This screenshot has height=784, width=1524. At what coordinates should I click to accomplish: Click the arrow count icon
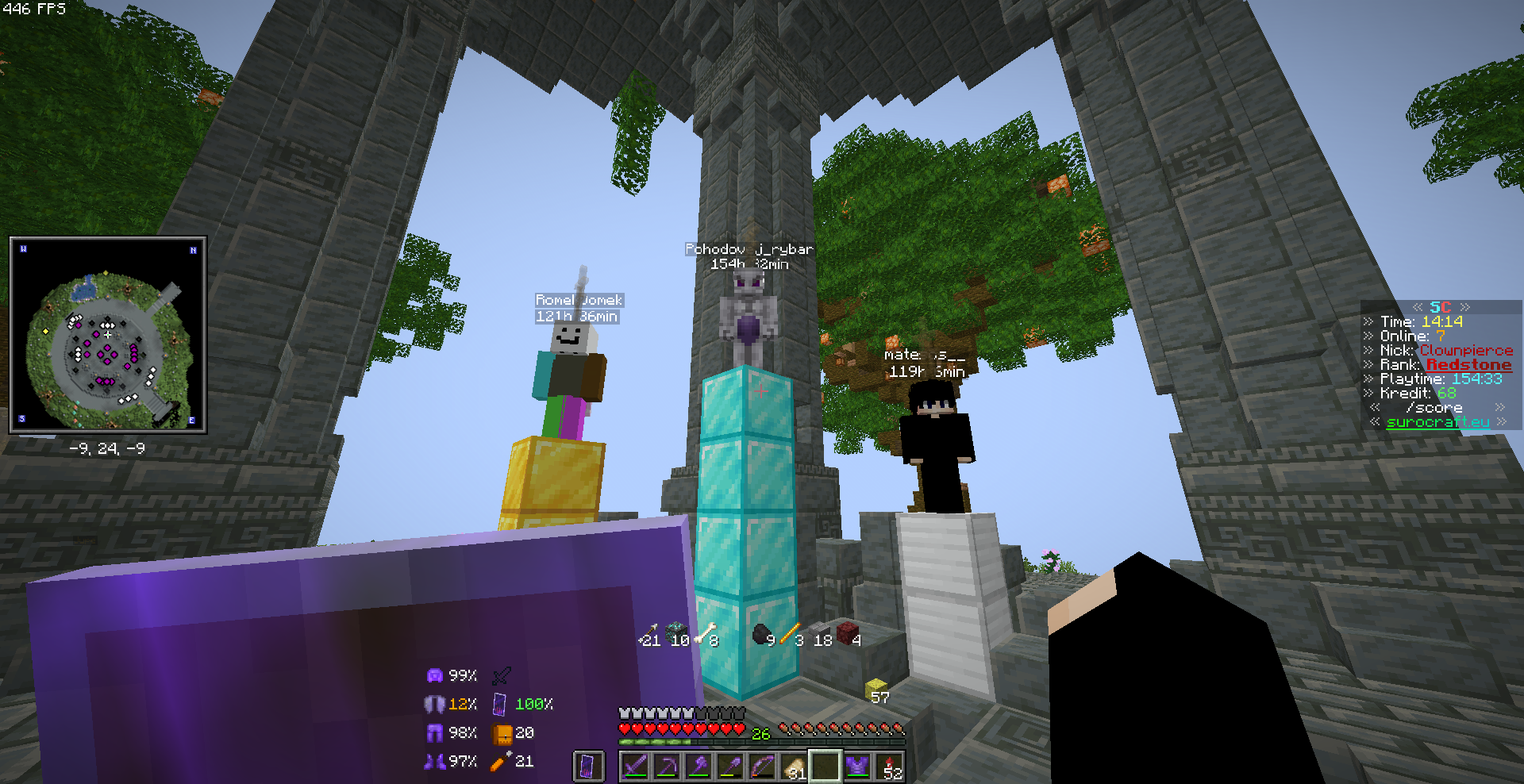tap(501, 761)
